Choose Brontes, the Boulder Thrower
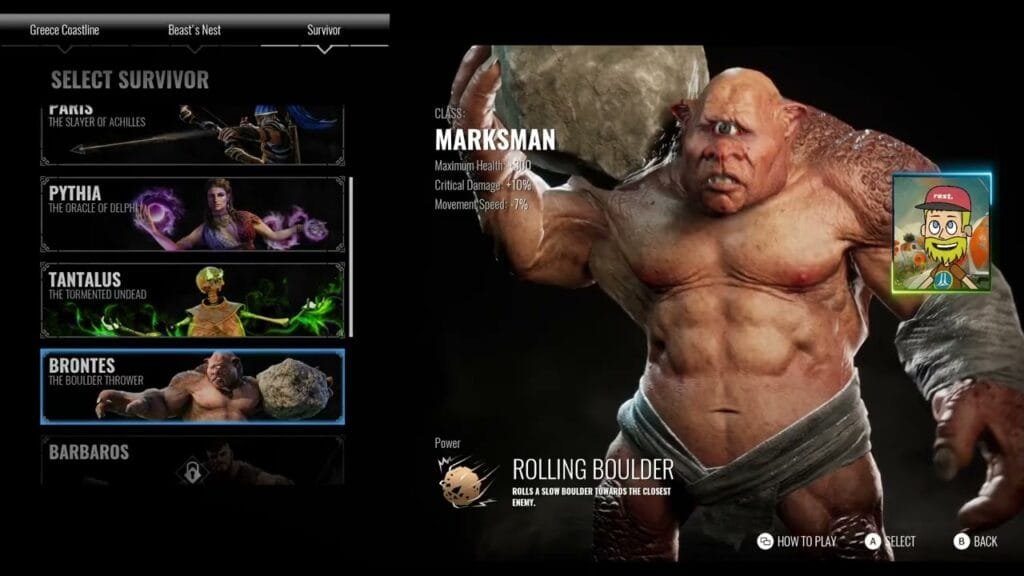 point(191,386)
